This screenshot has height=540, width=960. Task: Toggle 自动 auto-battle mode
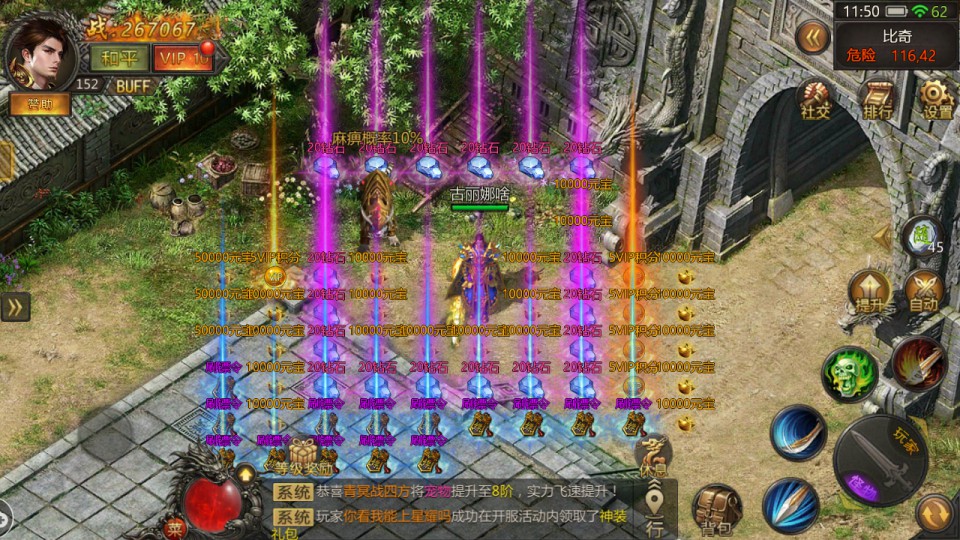coord(923,292)
